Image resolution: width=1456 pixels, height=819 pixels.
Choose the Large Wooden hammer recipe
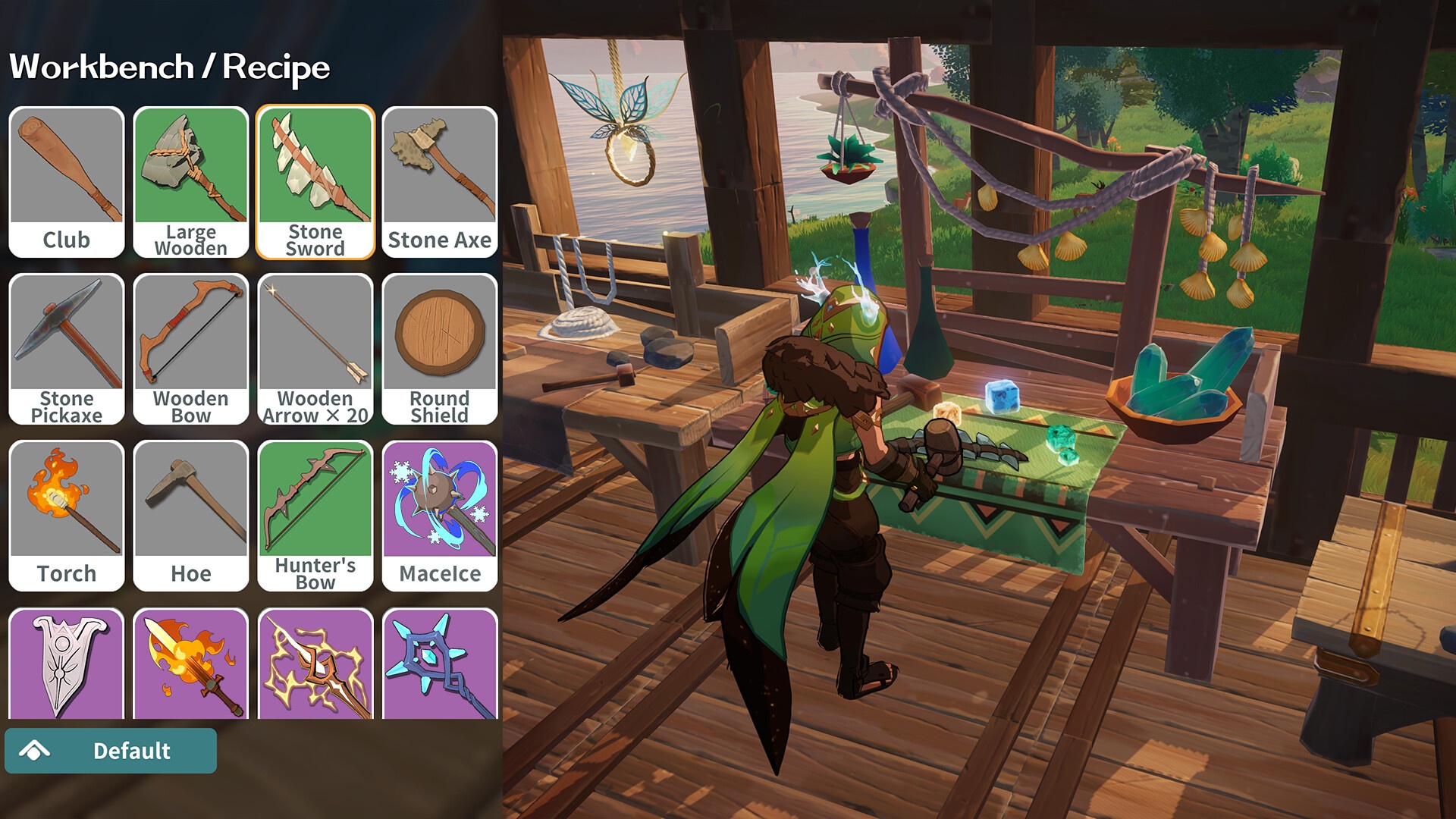[x=191, y=182]
